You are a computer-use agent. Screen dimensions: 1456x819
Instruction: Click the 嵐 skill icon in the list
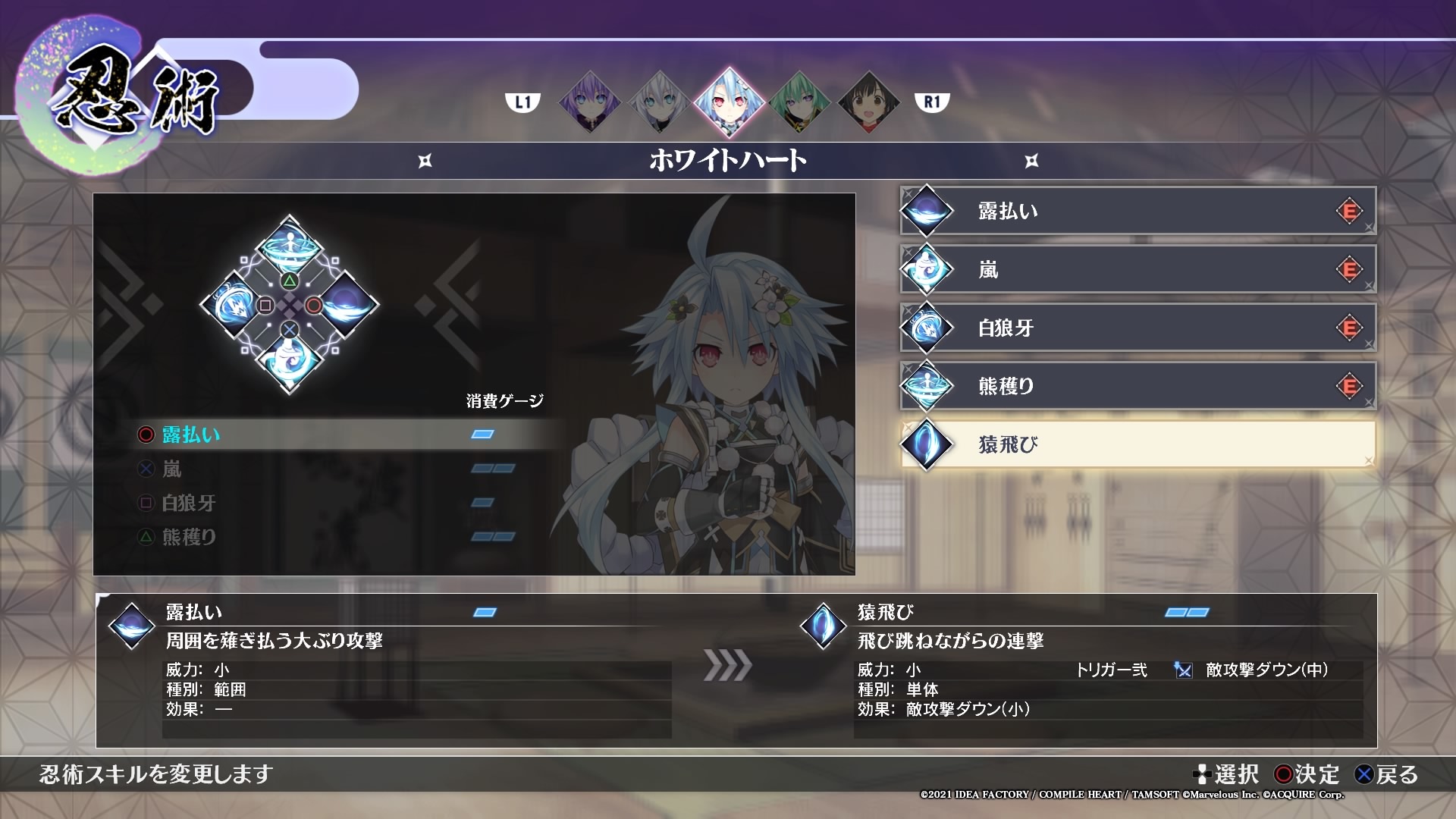927,269
